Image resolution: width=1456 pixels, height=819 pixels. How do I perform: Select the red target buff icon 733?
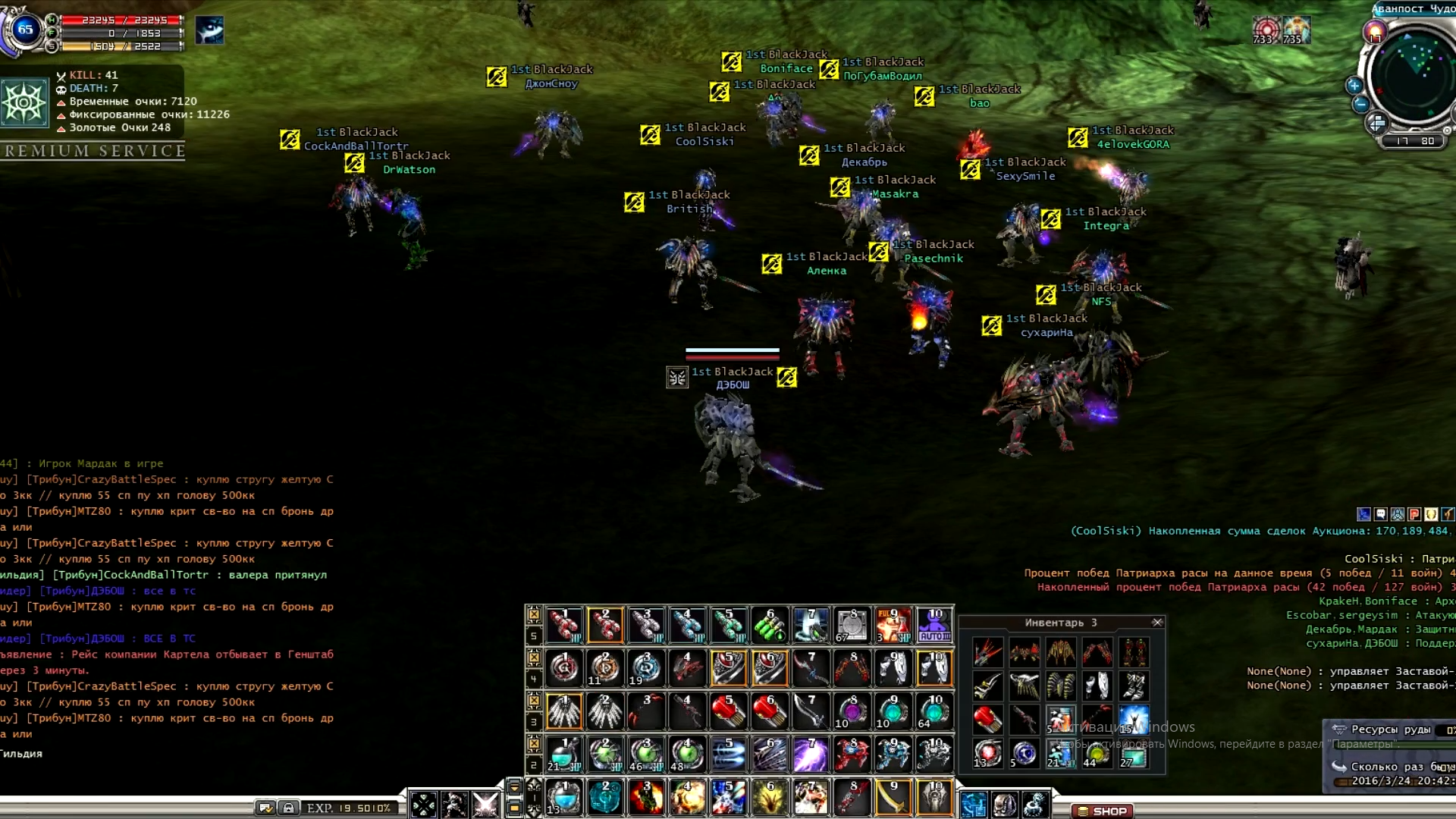pyautogui.click(x=1265, y=30)
